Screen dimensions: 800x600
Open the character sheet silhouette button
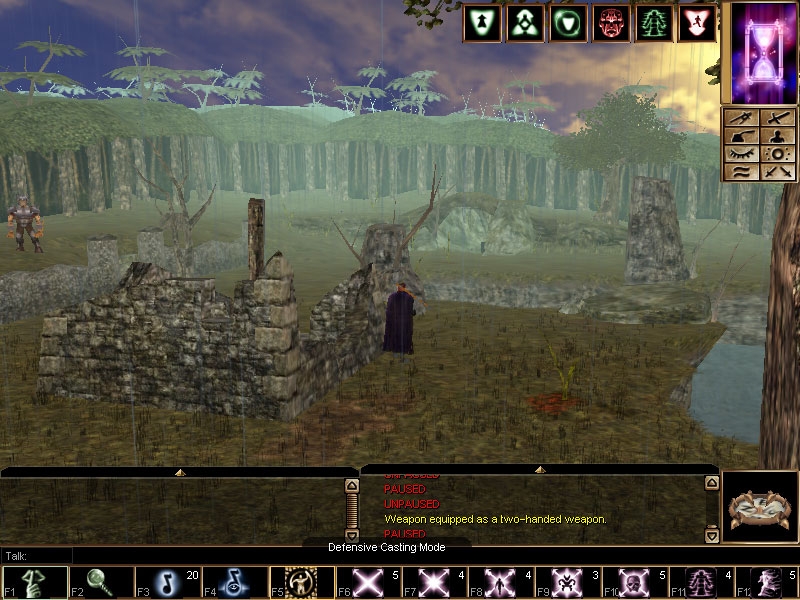(x=777, y=136)
